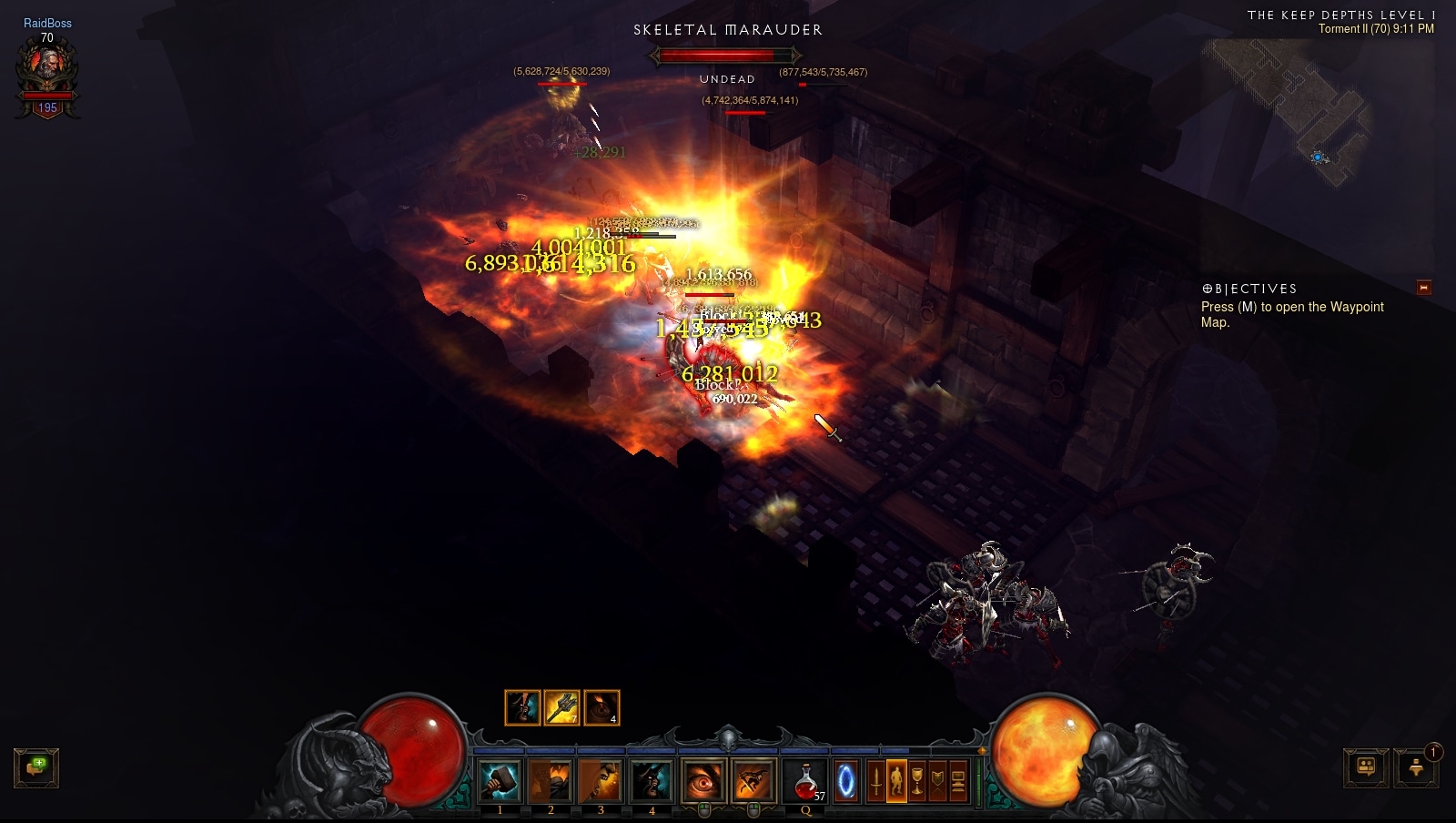
Task: Activate the leaping warrior skill on right mouse
Action: [753, 781]
